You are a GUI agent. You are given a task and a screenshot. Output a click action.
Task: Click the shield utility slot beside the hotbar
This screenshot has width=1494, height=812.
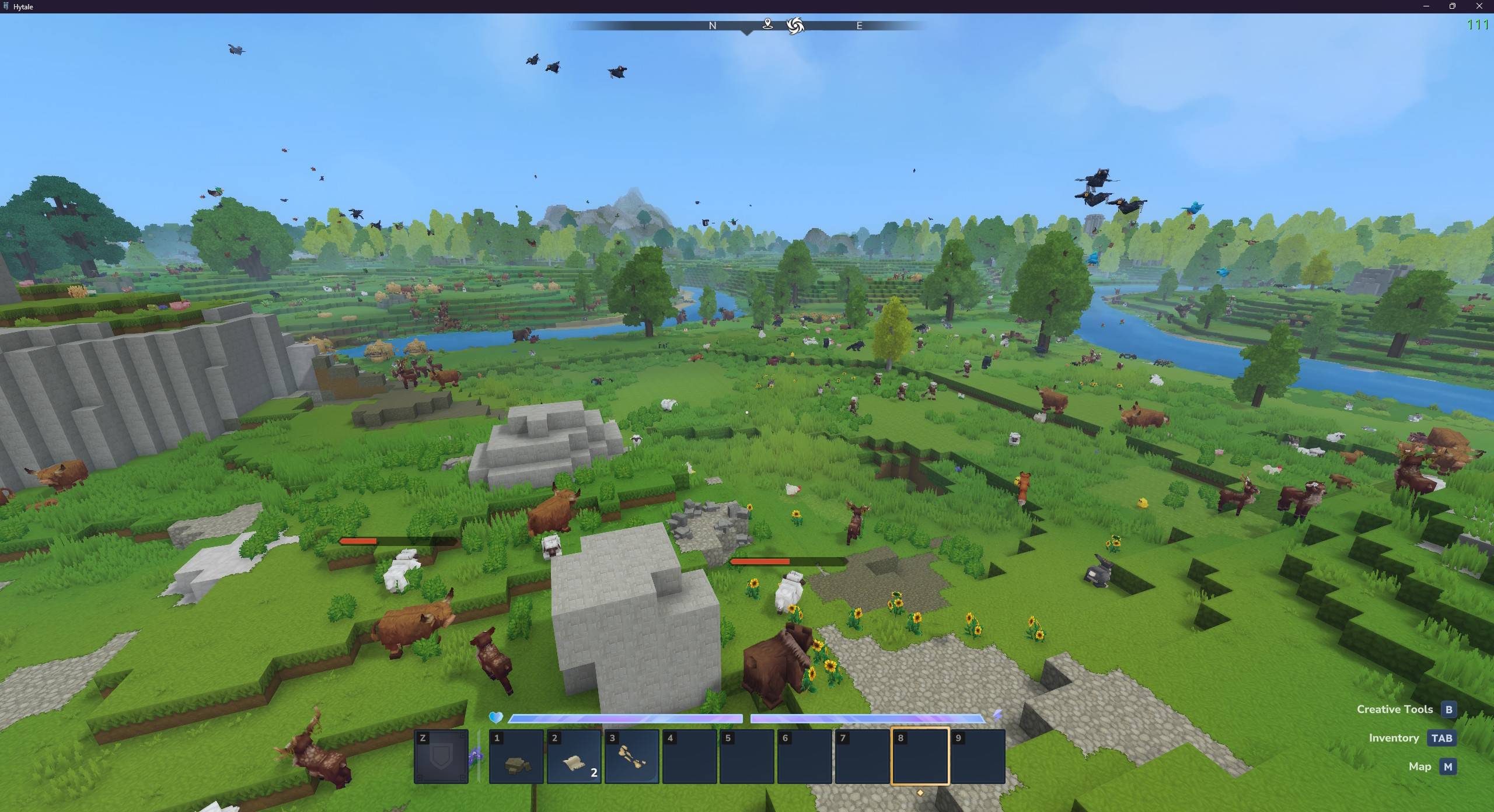[441, 757]
